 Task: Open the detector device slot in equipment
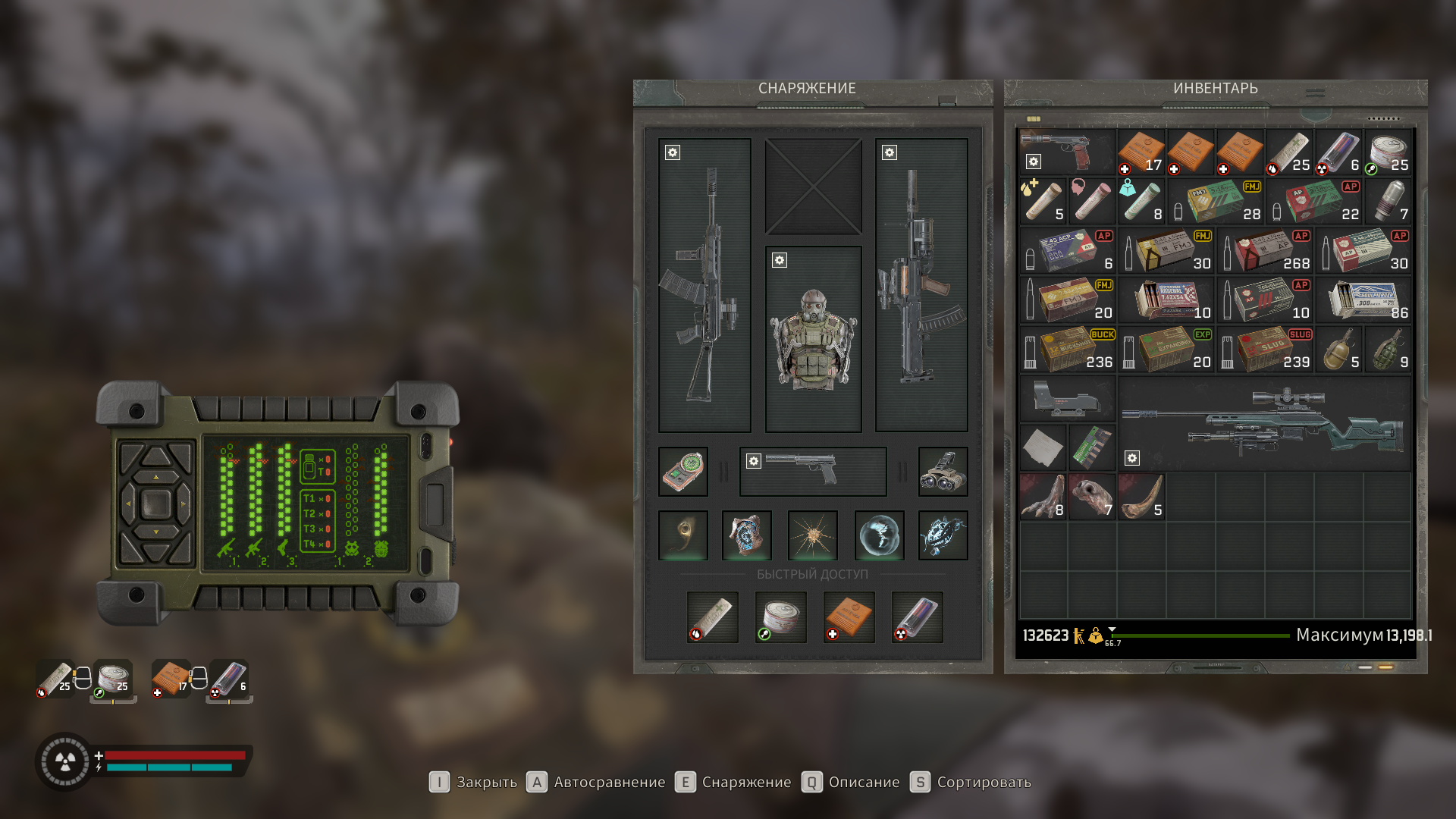pos(682,471)
